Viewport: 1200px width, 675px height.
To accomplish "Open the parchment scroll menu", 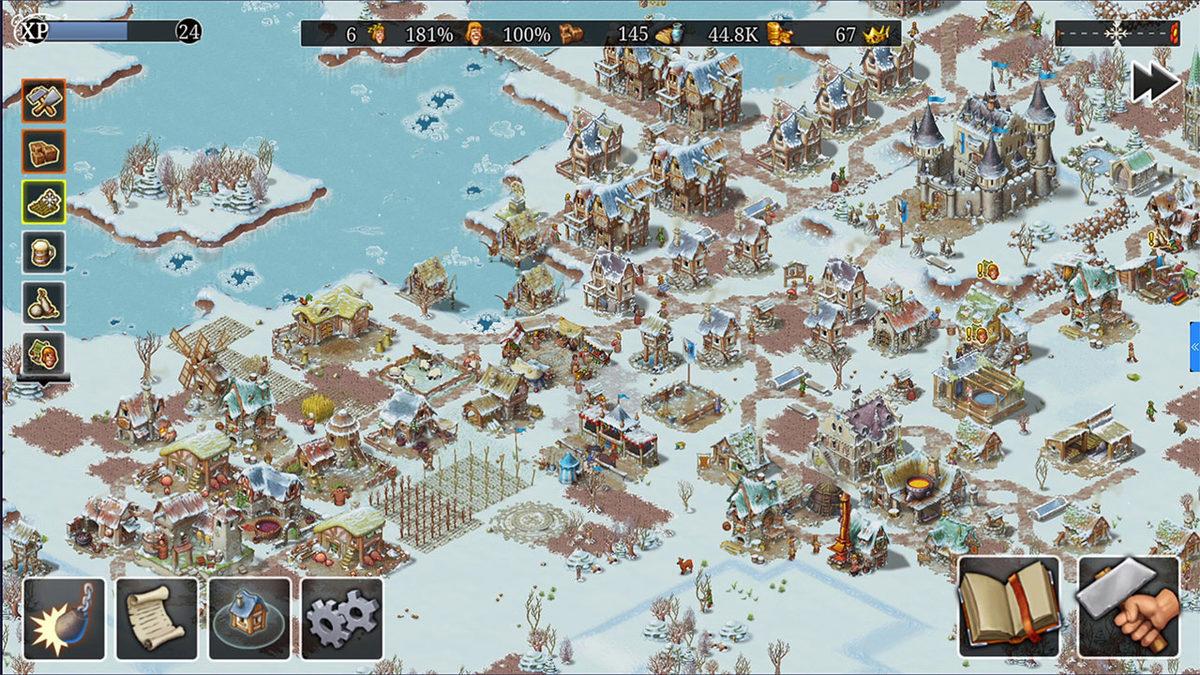I will click(156, 618).
